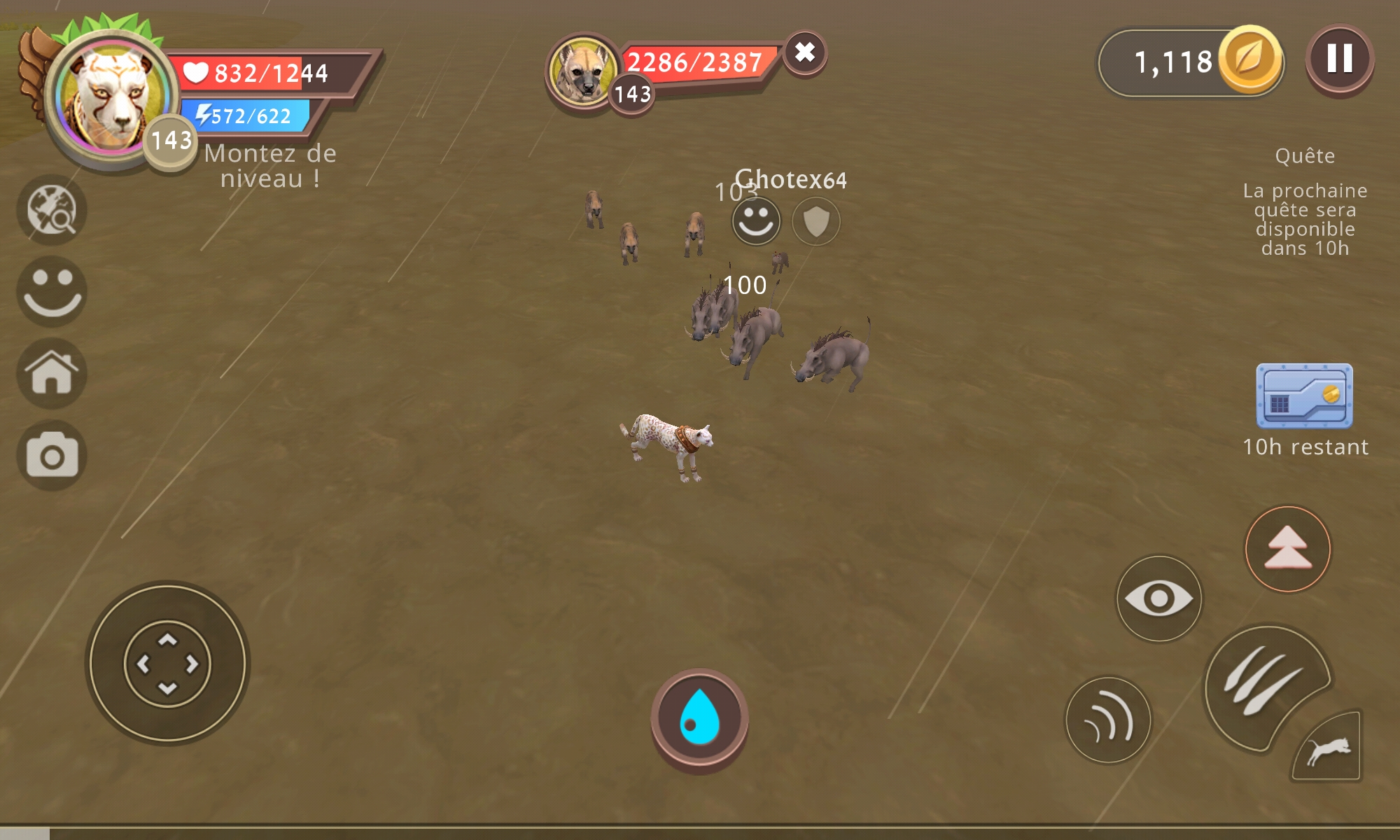The height and width of the screenshot is (840, 1400).
Task: Take a screenshot with the camera icon
Action: click(52, 456)
